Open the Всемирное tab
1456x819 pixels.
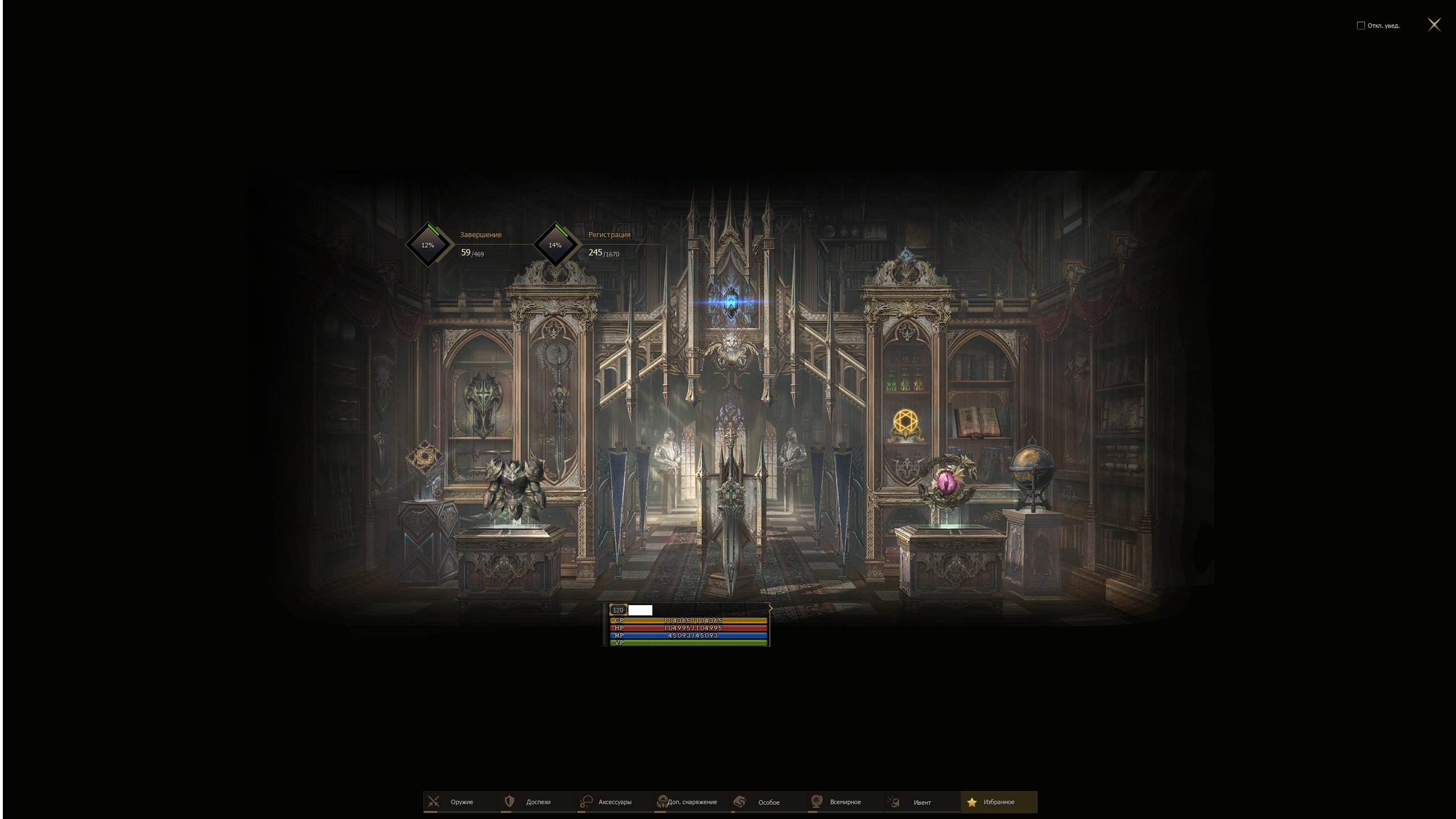point(845,802)
